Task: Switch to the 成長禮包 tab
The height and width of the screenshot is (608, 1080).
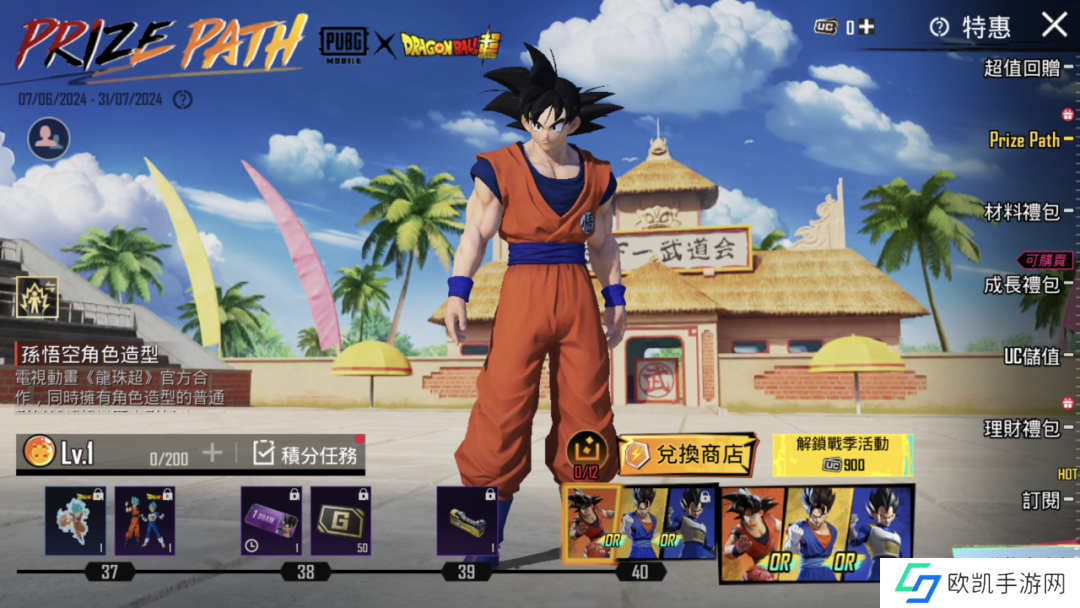Action: point(1021,285)
